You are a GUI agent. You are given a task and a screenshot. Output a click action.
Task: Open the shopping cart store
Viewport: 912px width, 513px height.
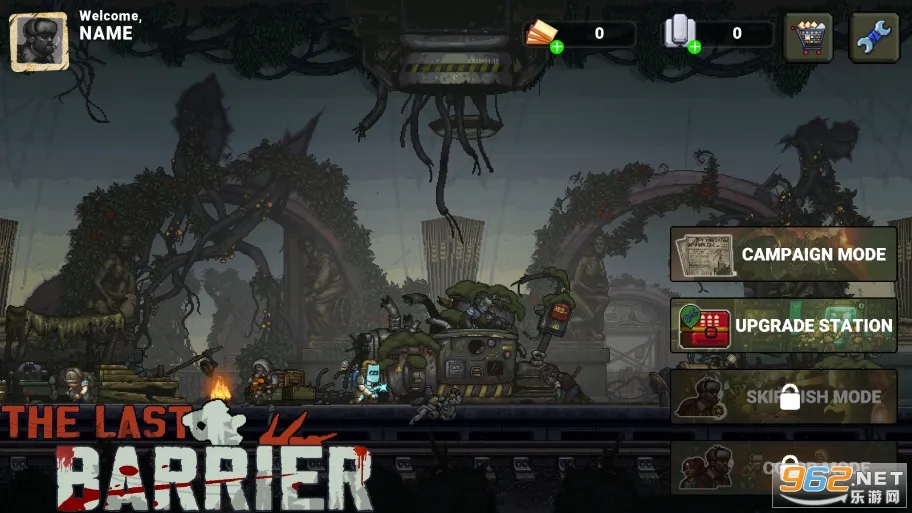808,38
